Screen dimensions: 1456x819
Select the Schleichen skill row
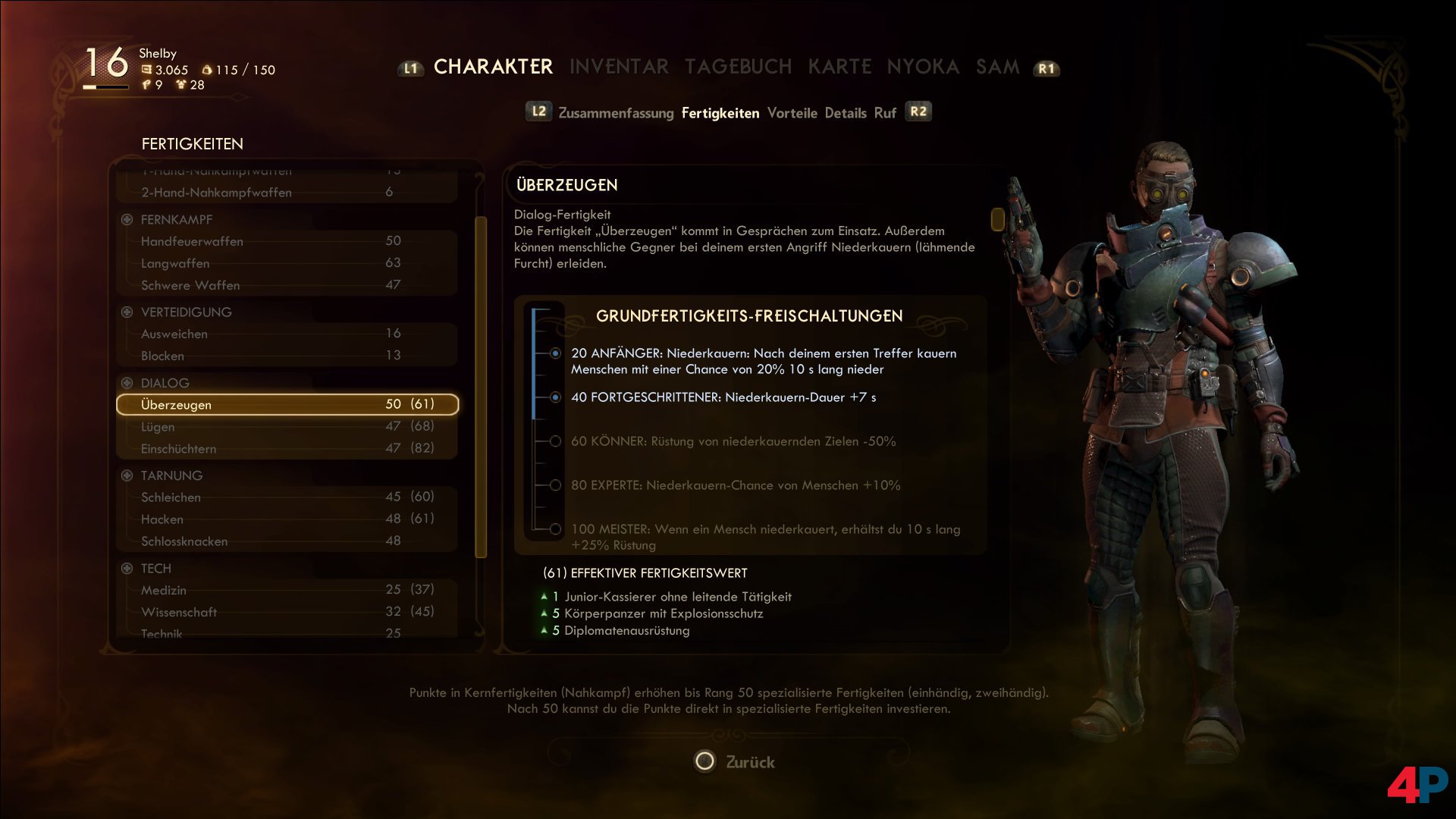[287, 497]
